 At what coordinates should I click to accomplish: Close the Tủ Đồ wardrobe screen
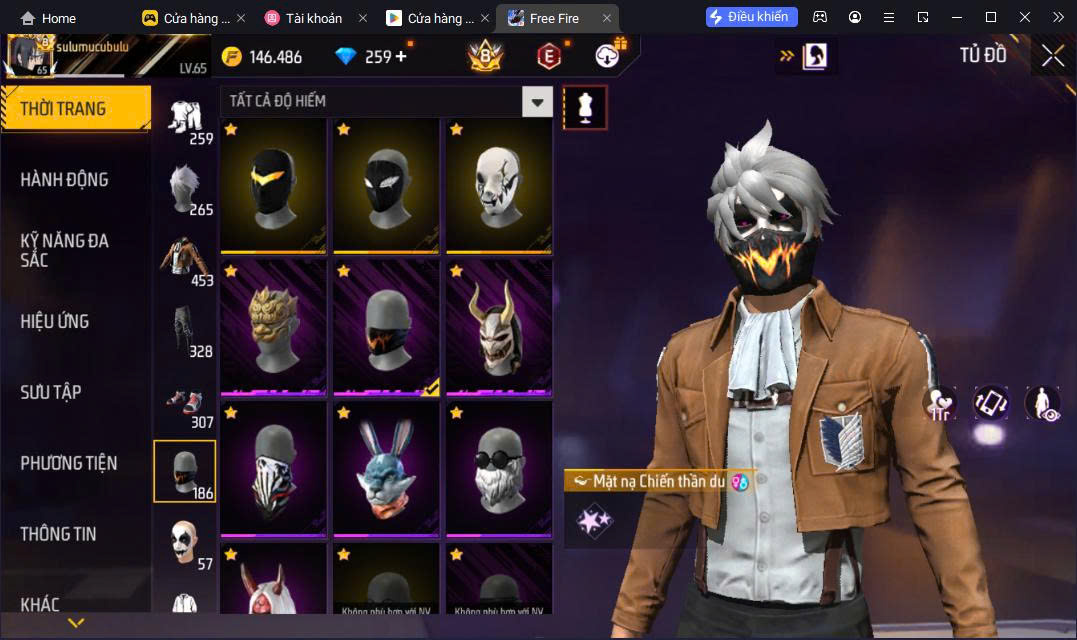pyautogui.click(x=1052, y=56)
